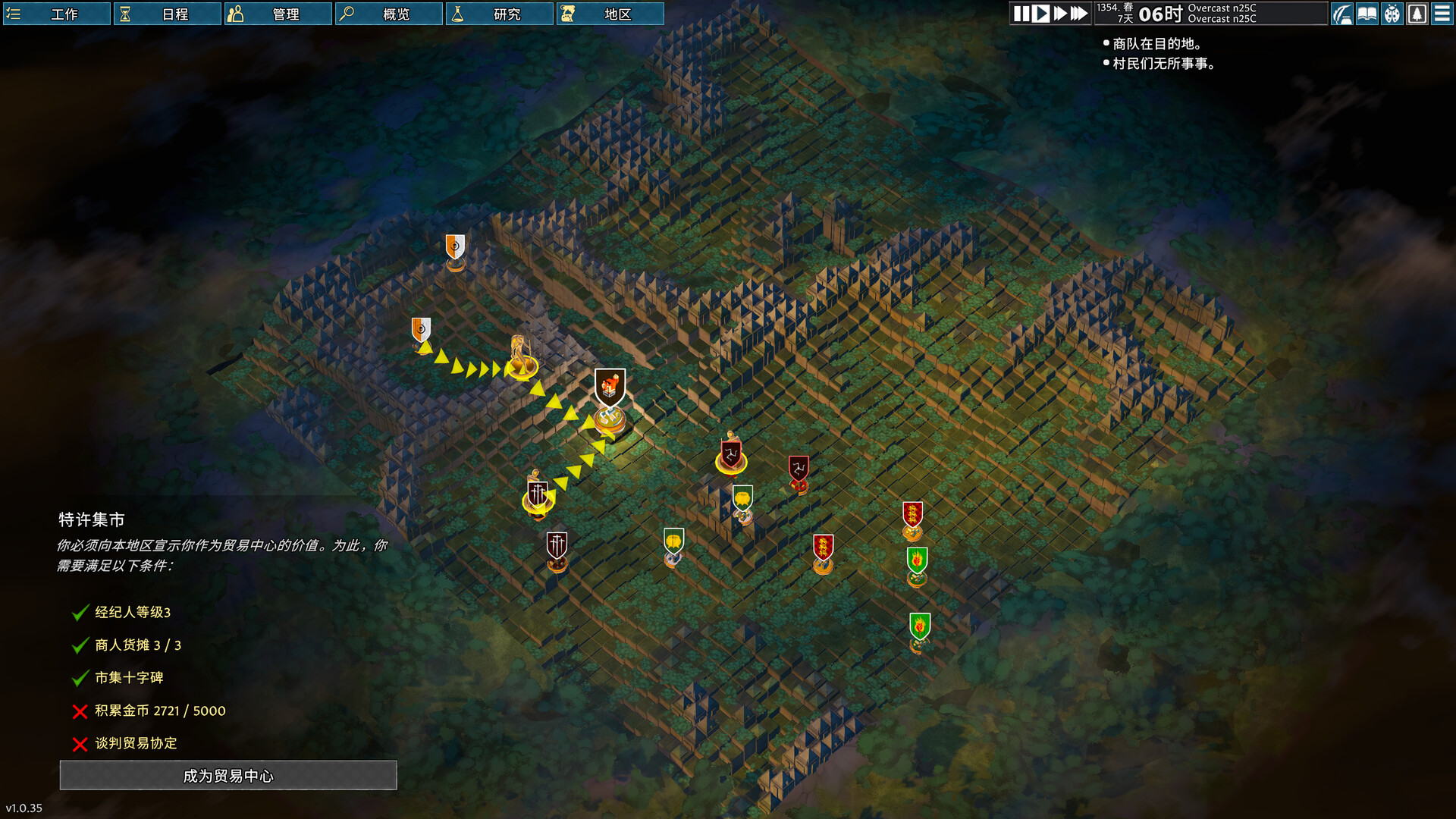Viewport: 1456px width, 819px height.
Task: Click the book encyclopedia icon top right
Action: click(1367, 14)
